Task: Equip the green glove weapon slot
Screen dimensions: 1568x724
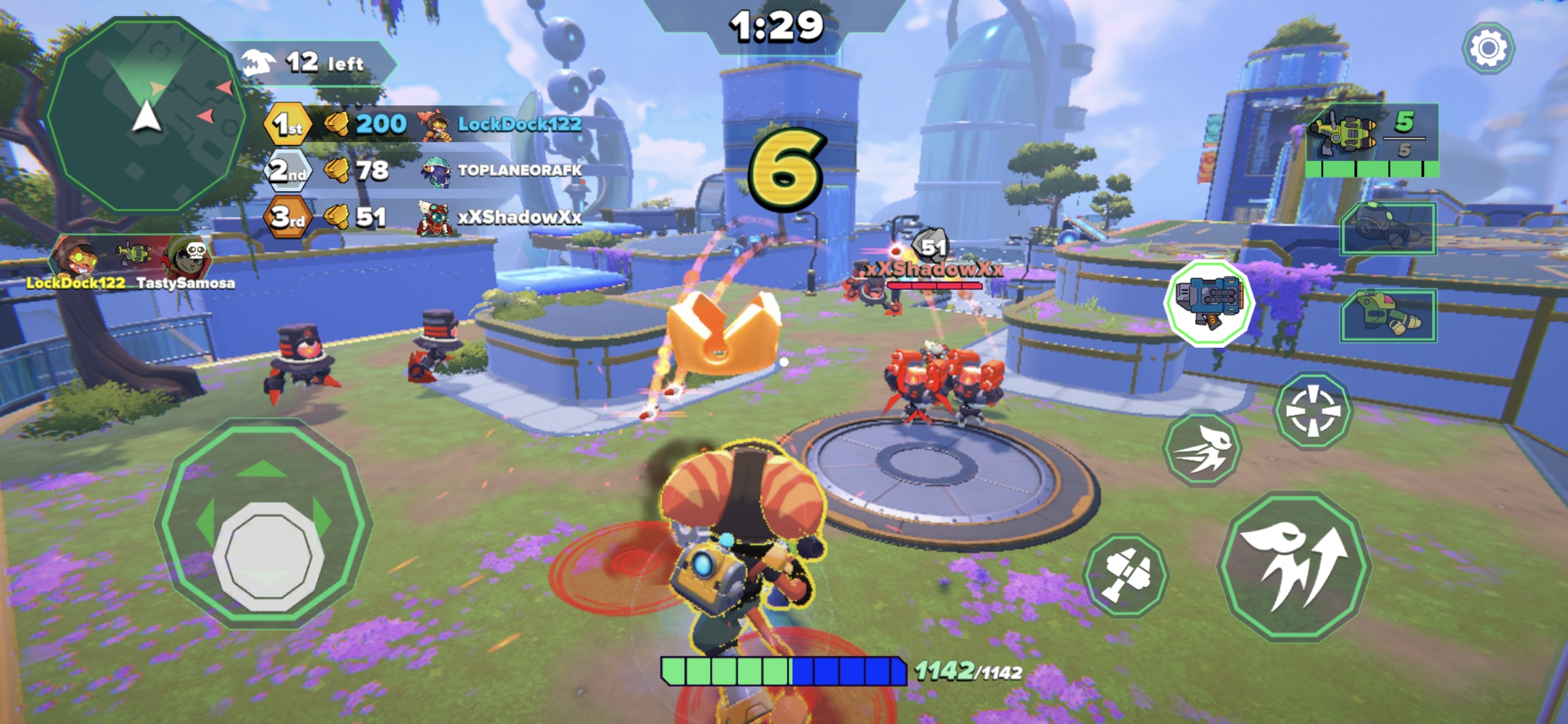Action: pos(1388,315)
